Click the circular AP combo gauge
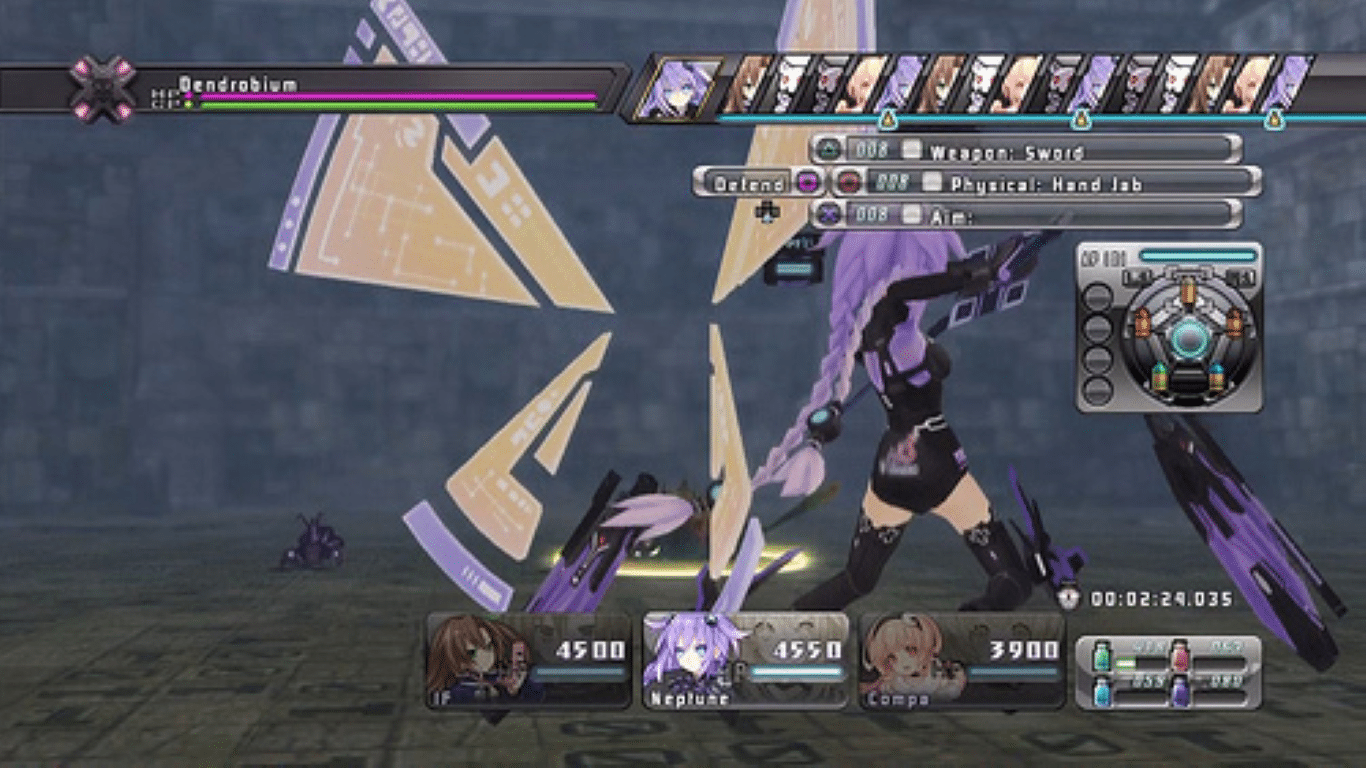 click(x=1188, y=339)
